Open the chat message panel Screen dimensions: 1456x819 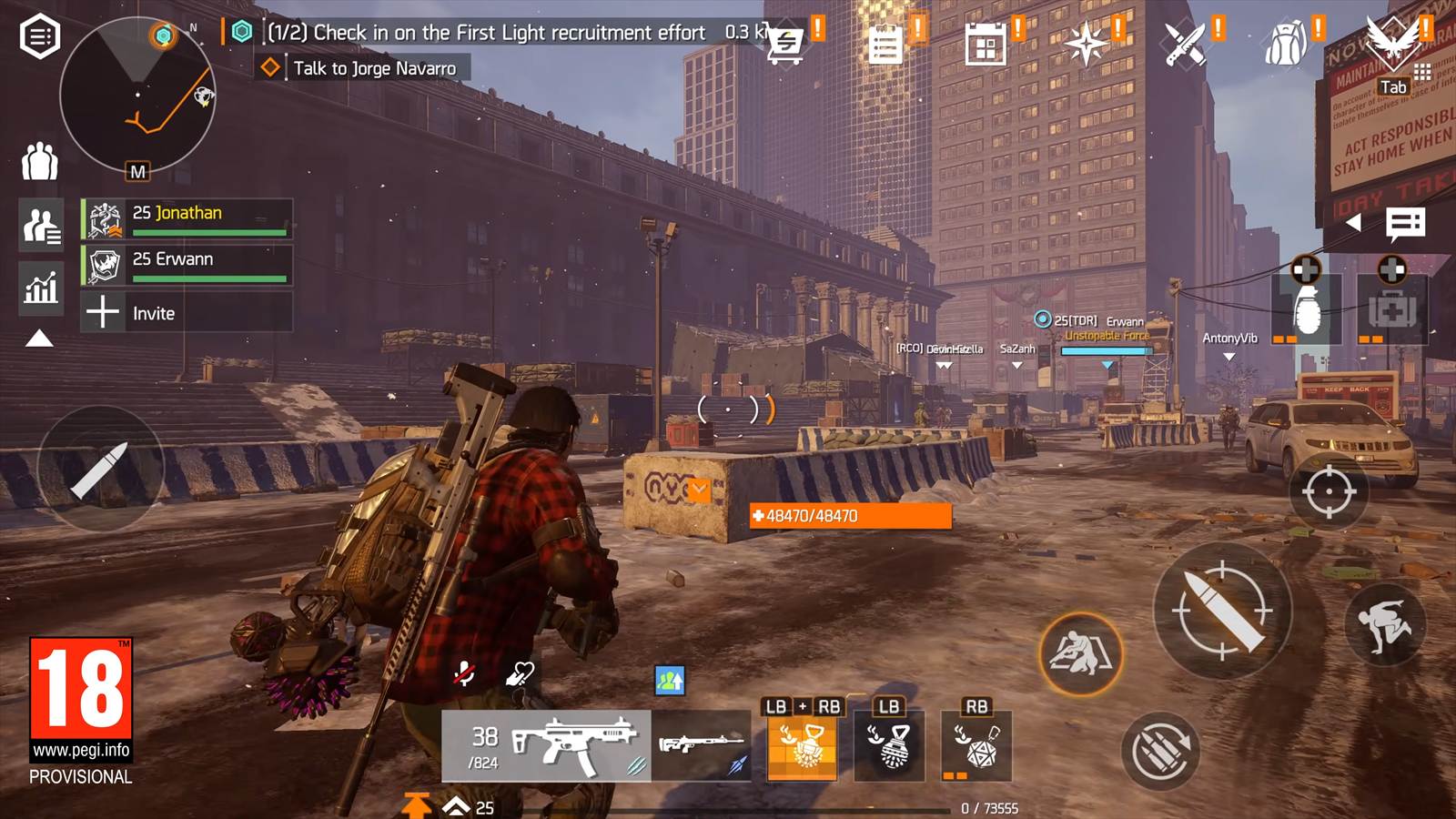[1405, 223]
